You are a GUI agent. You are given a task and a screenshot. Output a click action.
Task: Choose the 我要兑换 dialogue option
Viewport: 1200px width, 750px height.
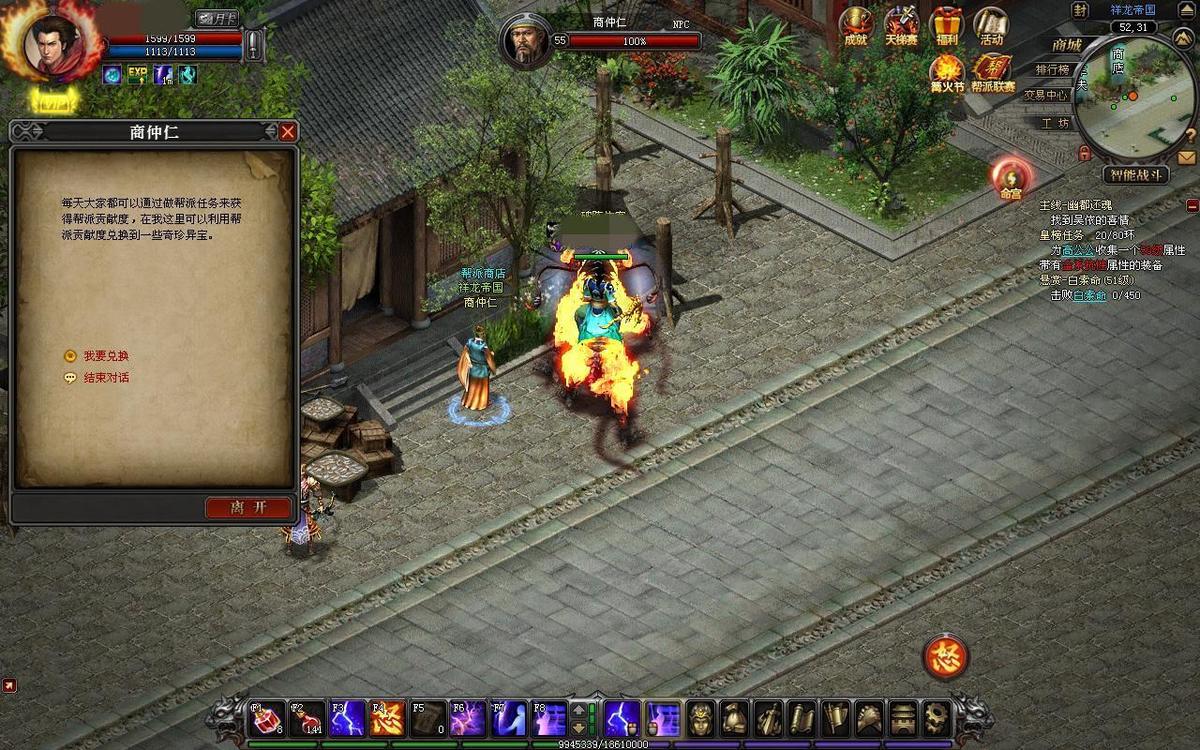(105, 356)
